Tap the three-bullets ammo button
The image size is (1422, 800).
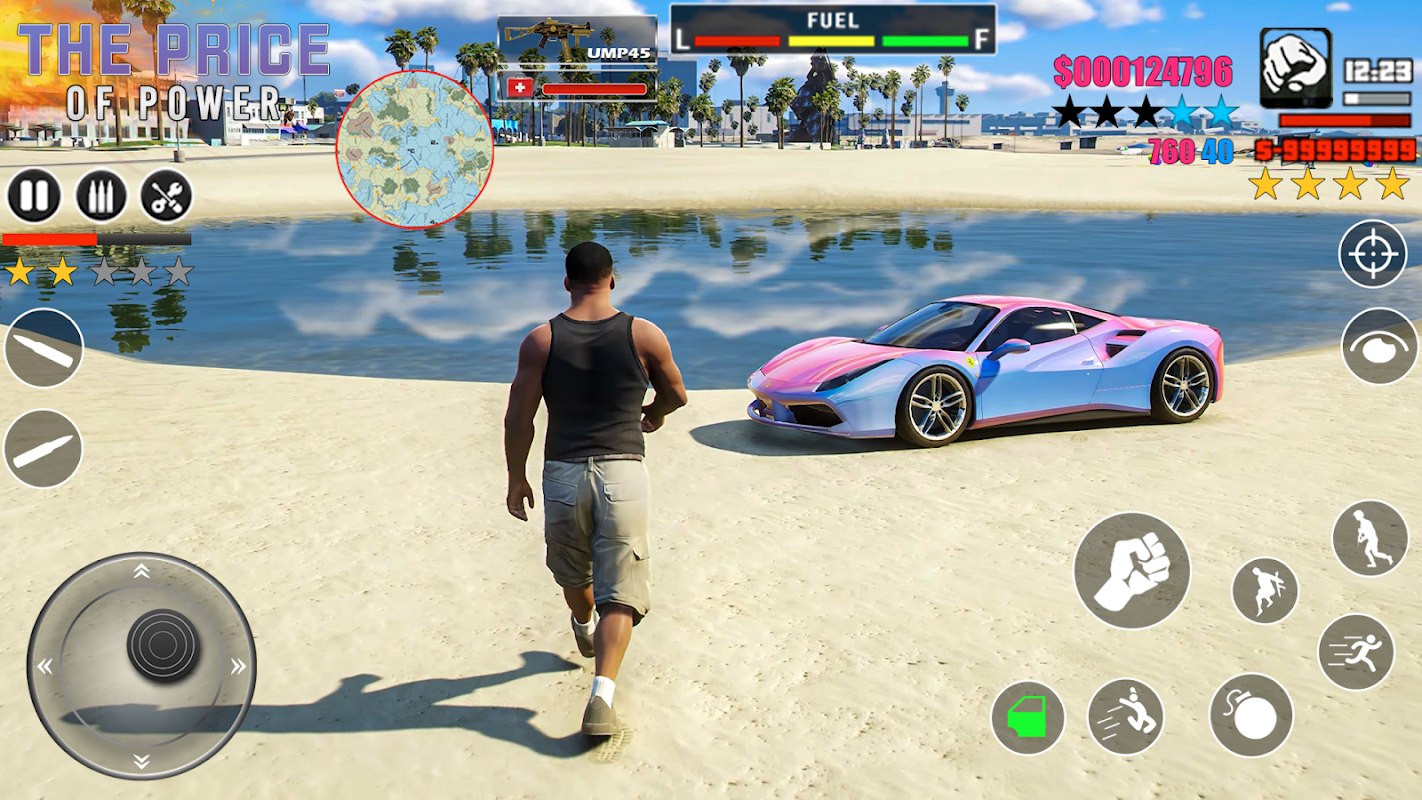101,195
